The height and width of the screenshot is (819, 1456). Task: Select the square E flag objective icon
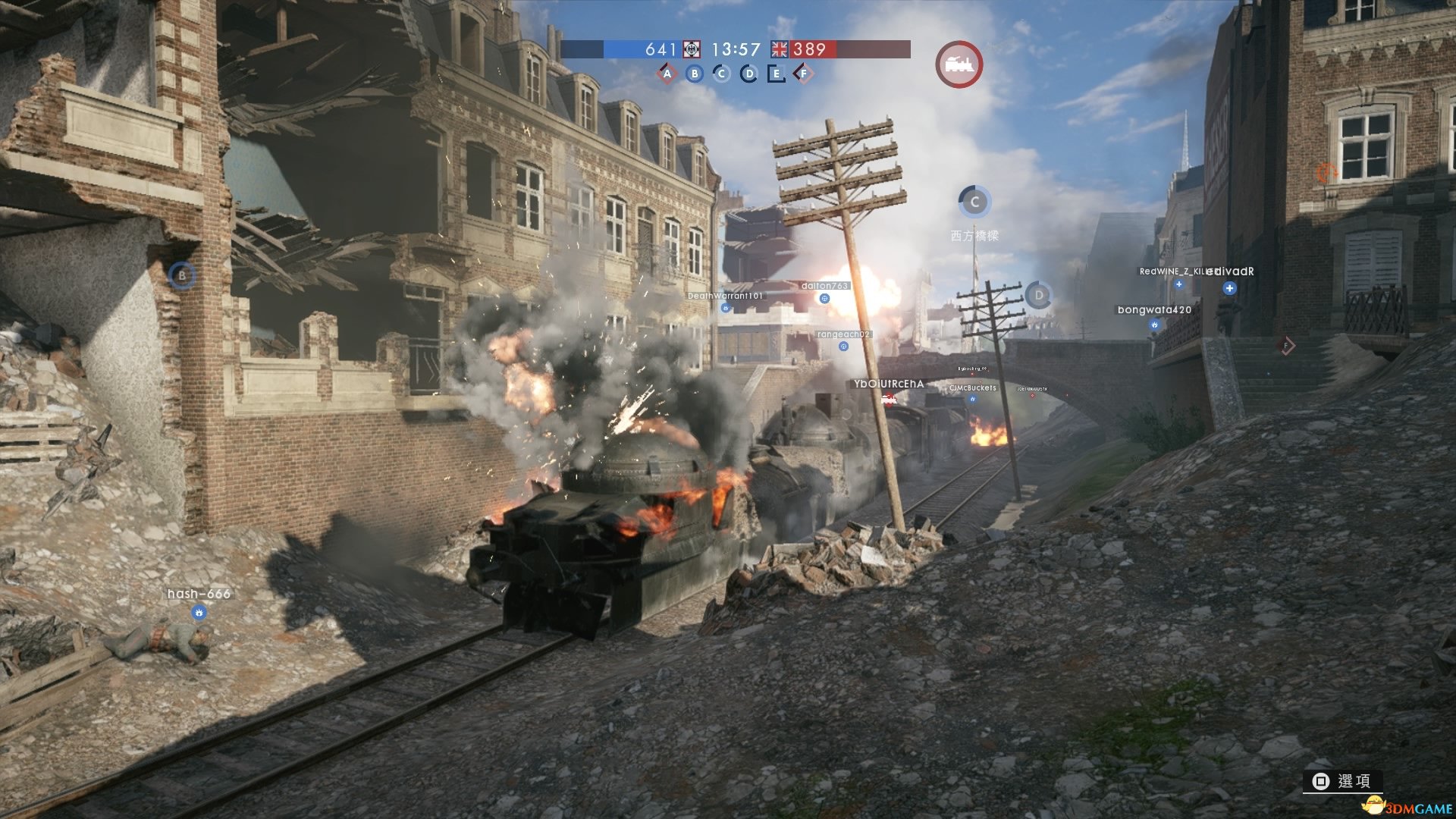tap(776, 74)
